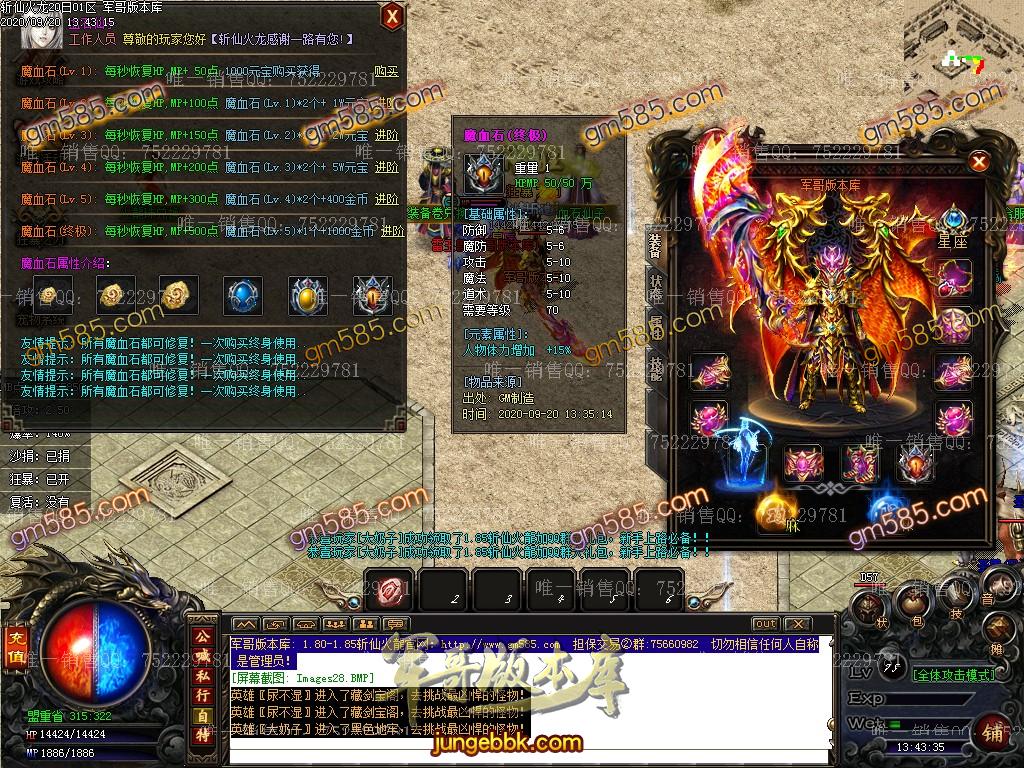This screenshot has height=768, width=1024.
Task: Select the equipped 魔血石 shield slot
Action: pos(914,463)
